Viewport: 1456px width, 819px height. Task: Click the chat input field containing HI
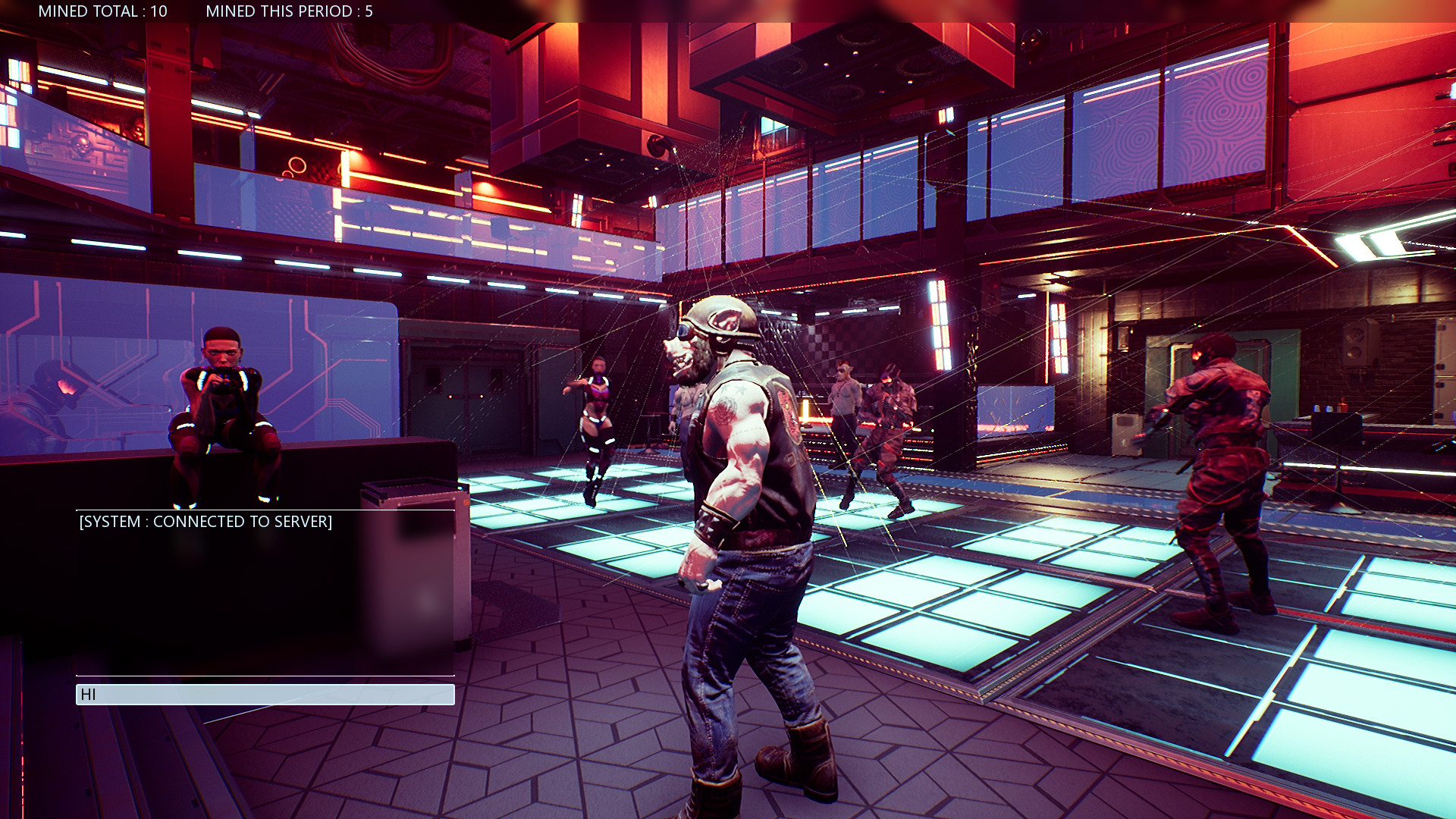[x=265, y=695]
